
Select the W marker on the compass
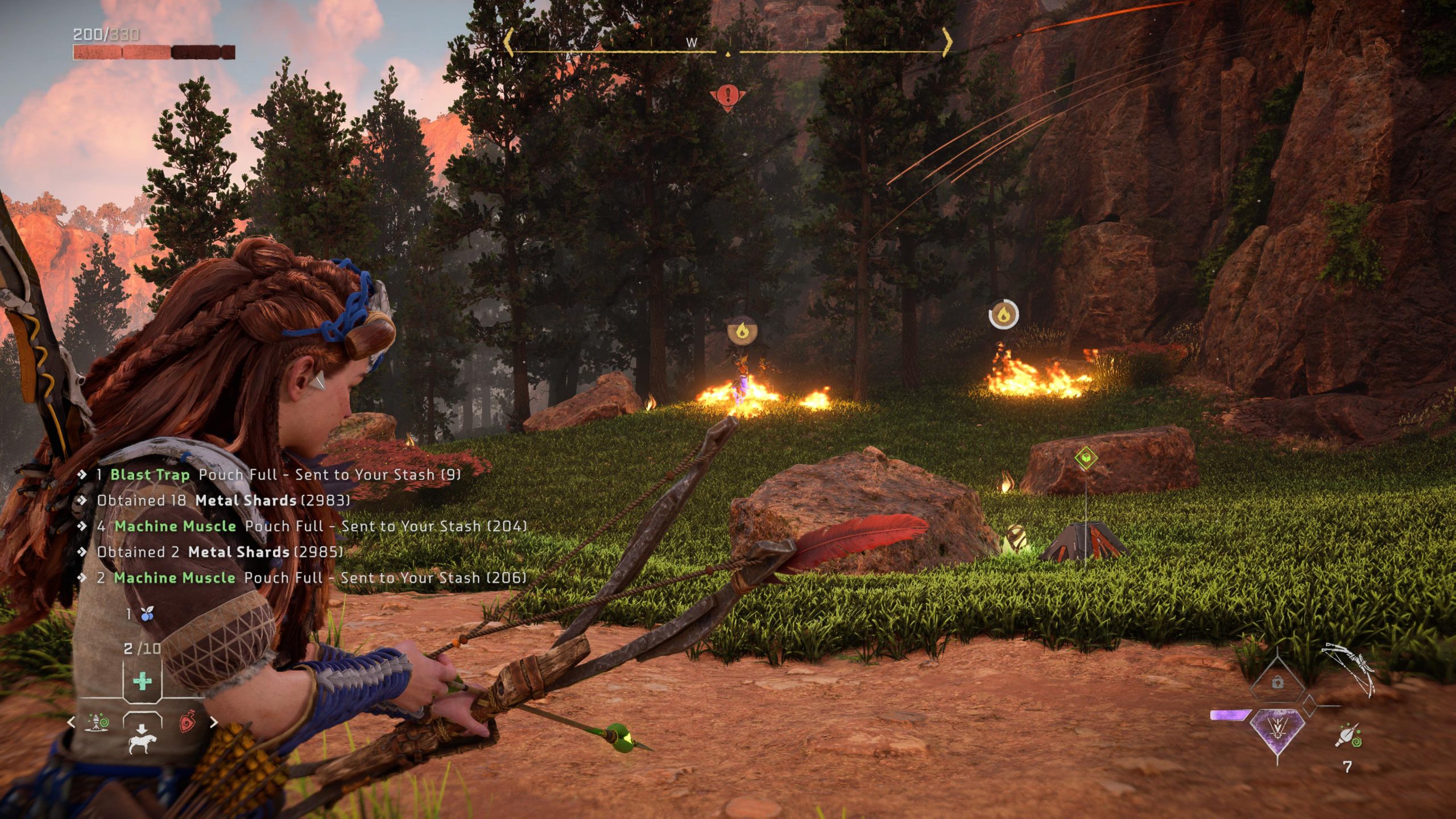tap(692, 42)
